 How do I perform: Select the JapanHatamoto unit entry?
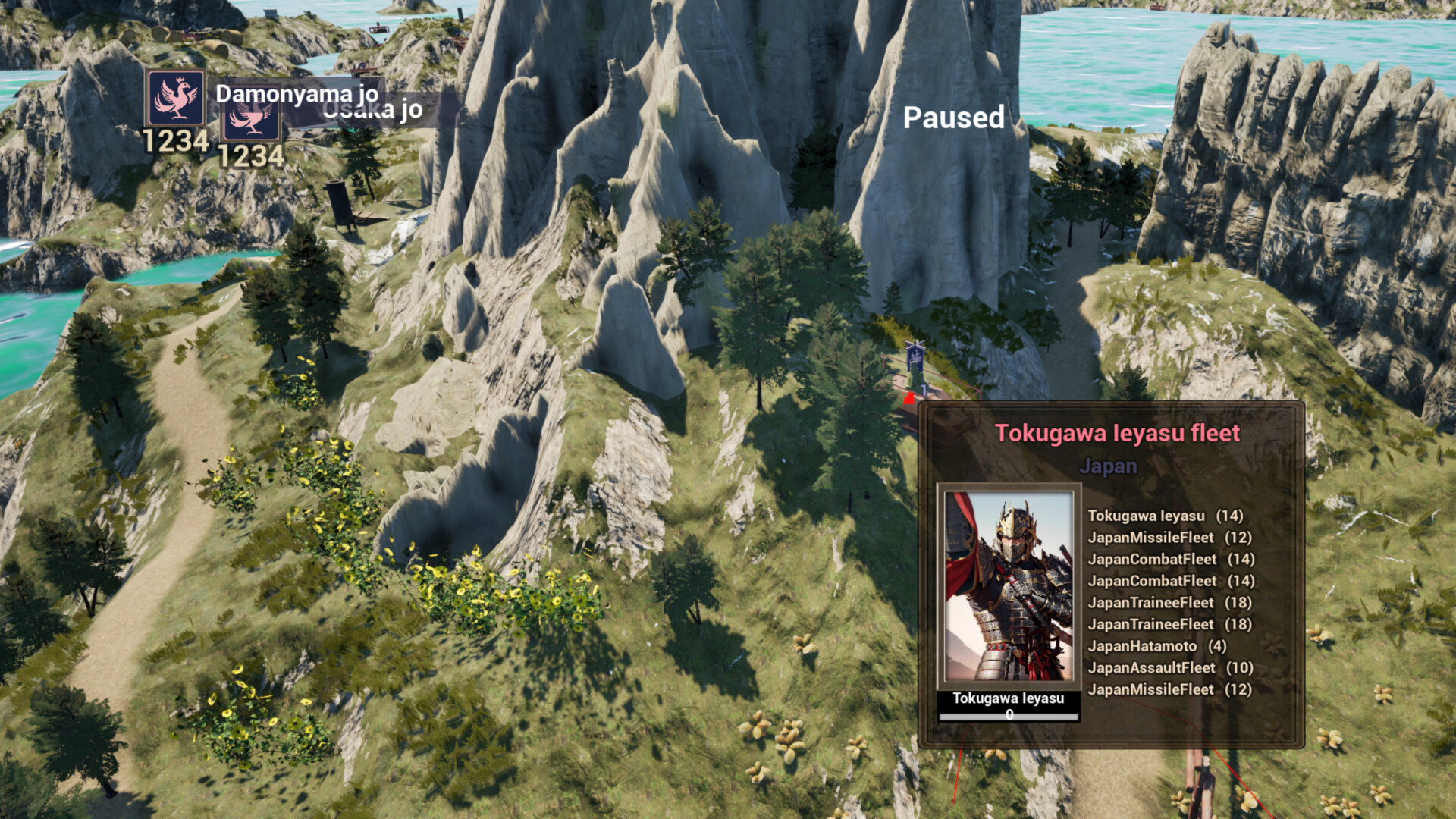1156,646
